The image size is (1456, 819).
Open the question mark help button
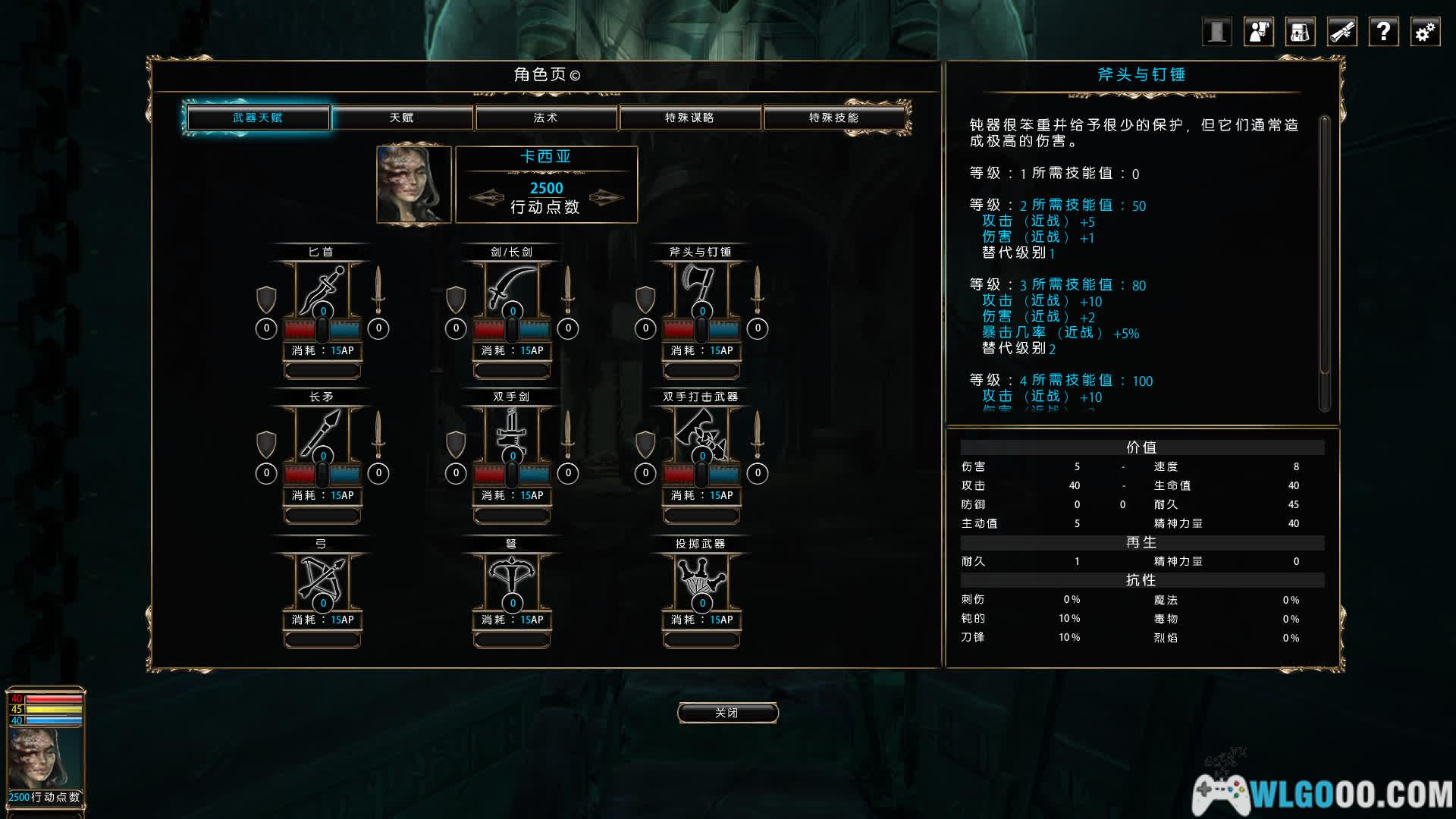coord(1383,32)
